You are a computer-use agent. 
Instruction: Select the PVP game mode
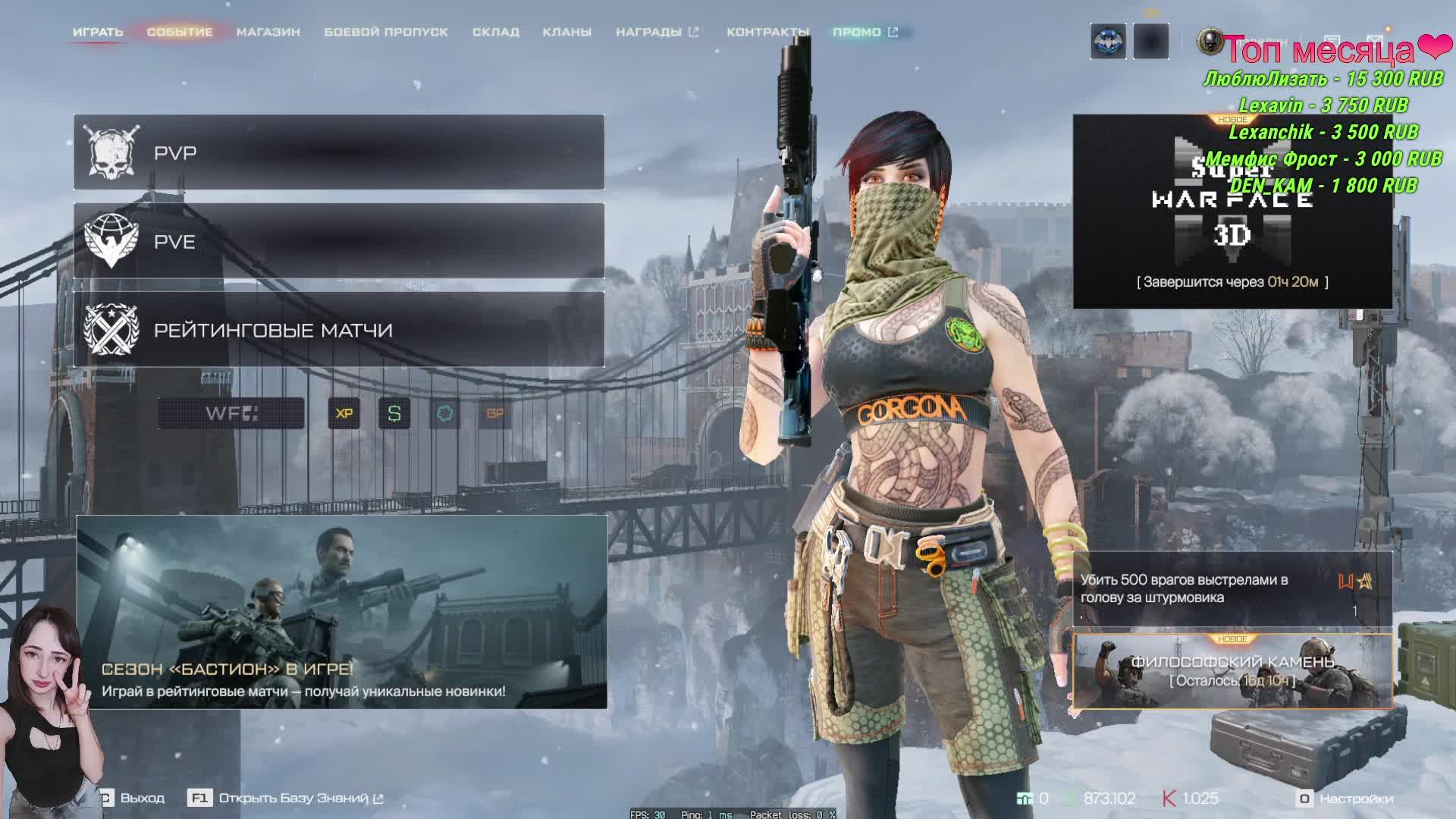[339, 152]
